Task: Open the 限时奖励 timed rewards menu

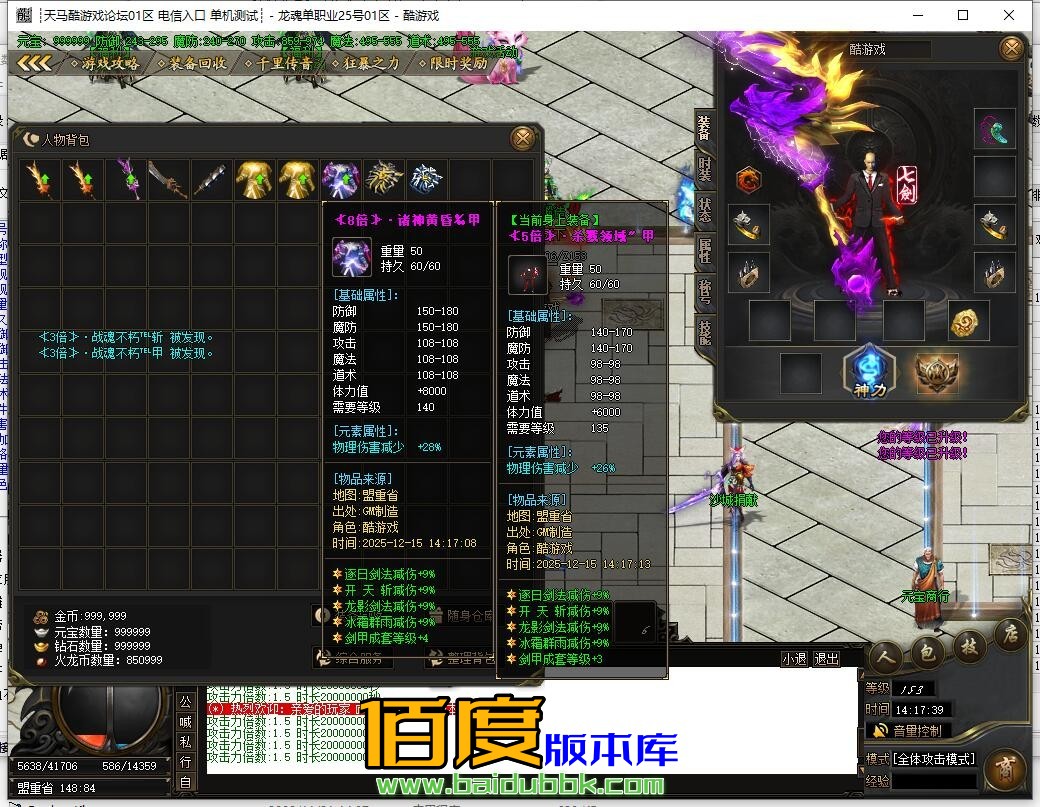Action: pyautogui.click(x=452, y=63)
